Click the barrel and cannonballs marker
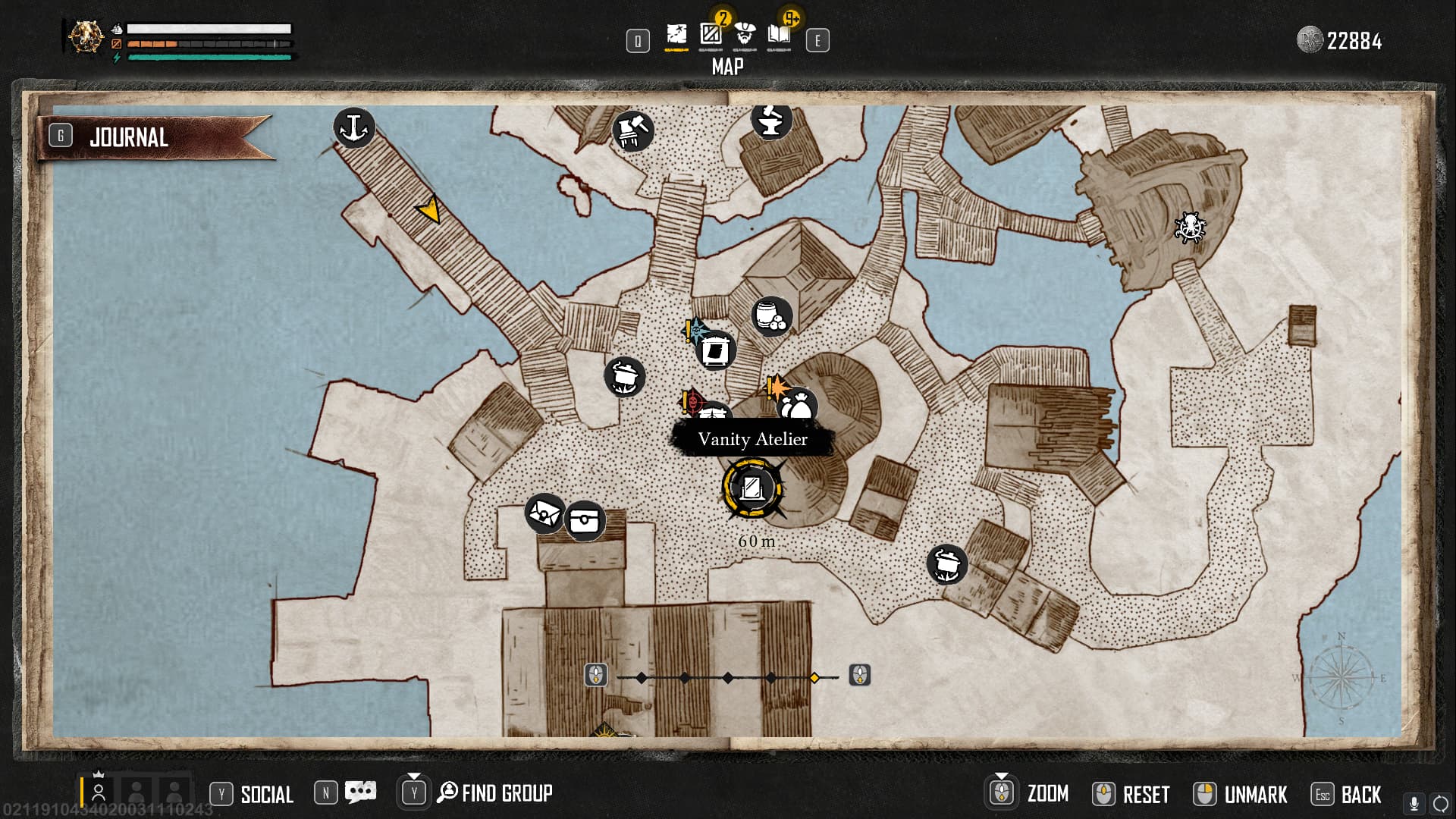 (771, 316)
